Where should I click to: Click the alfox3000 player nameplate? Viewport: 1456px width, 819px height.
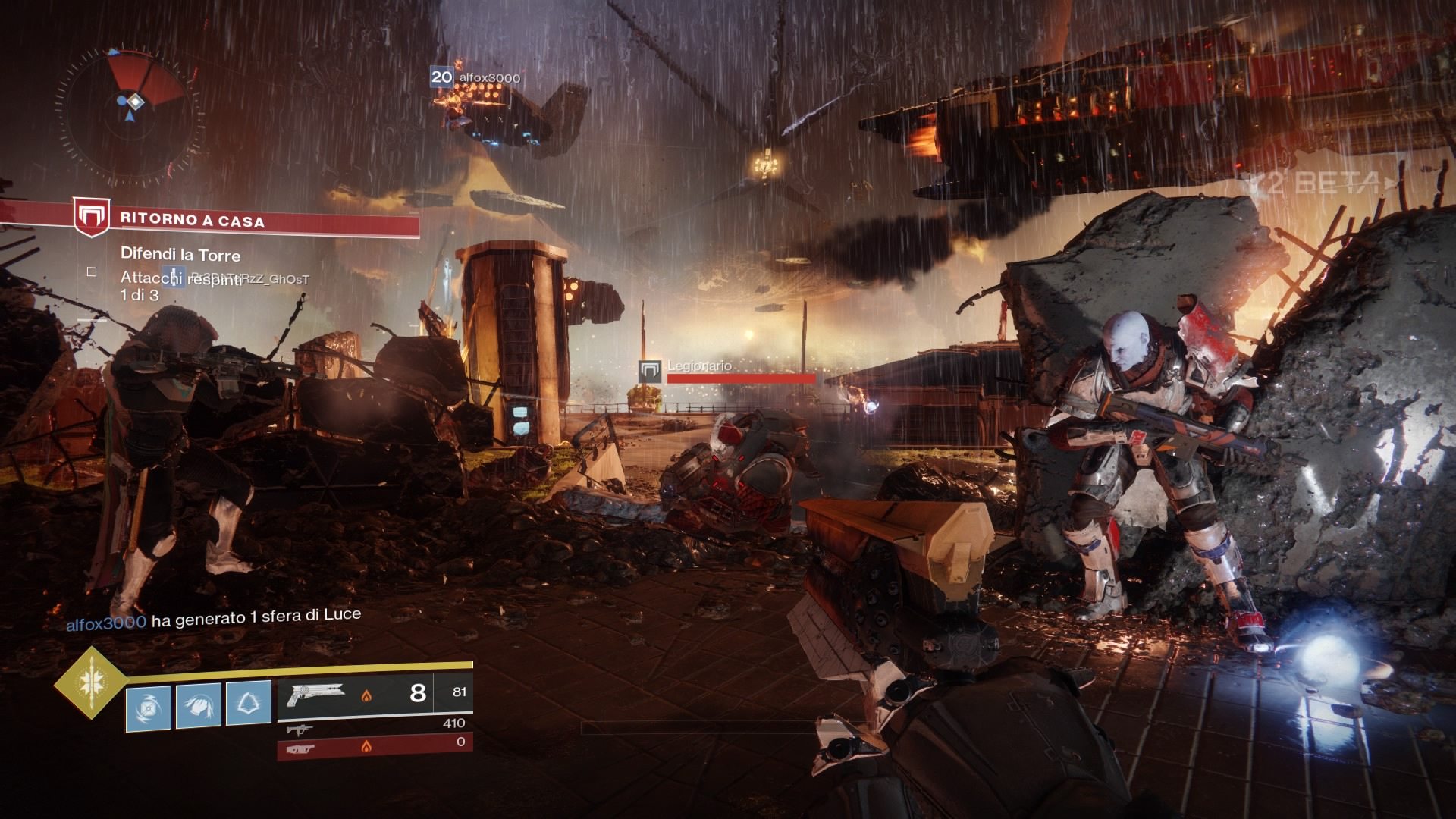coord(489,78)
